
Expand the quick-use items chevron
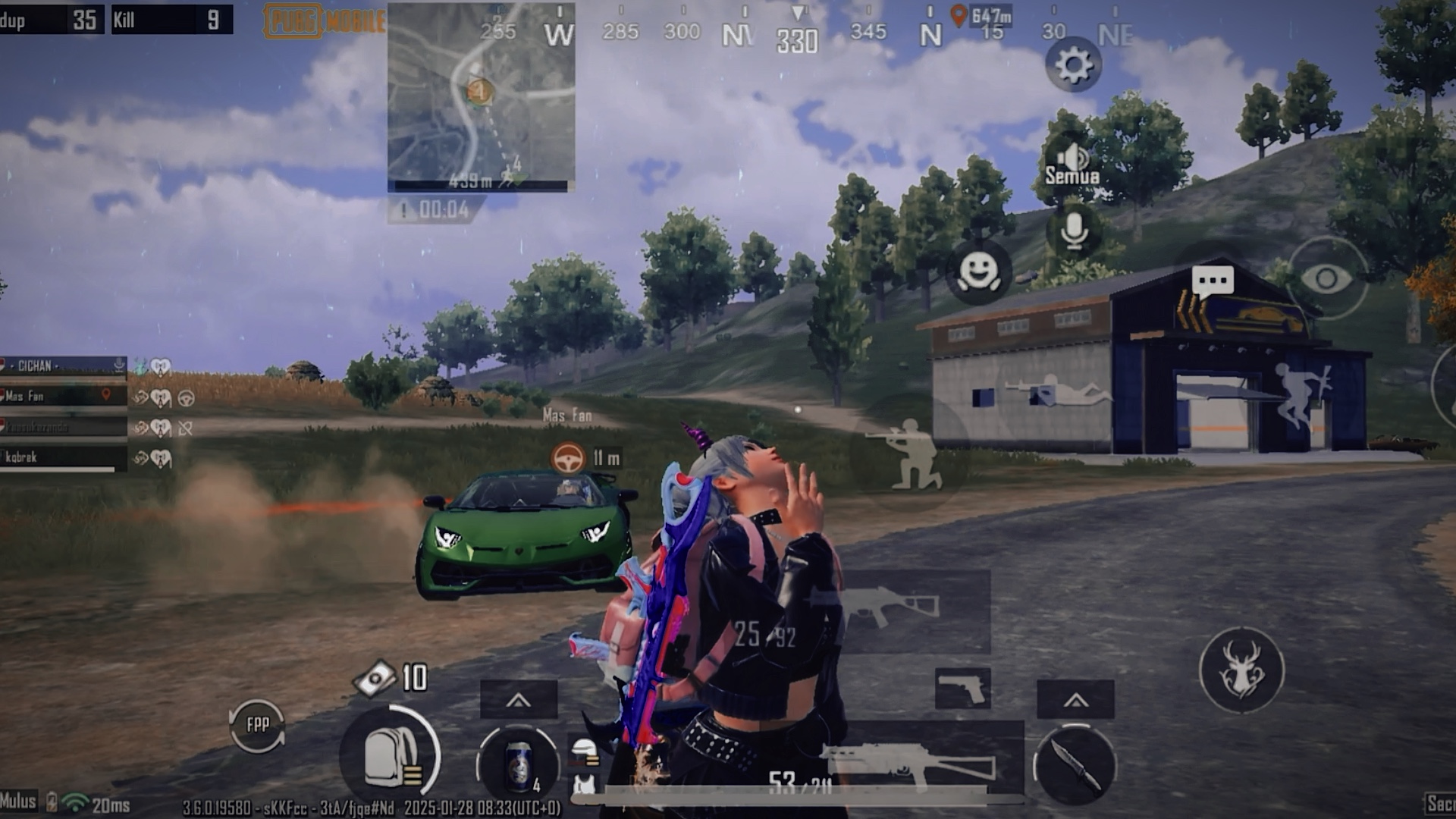point(520,698)
